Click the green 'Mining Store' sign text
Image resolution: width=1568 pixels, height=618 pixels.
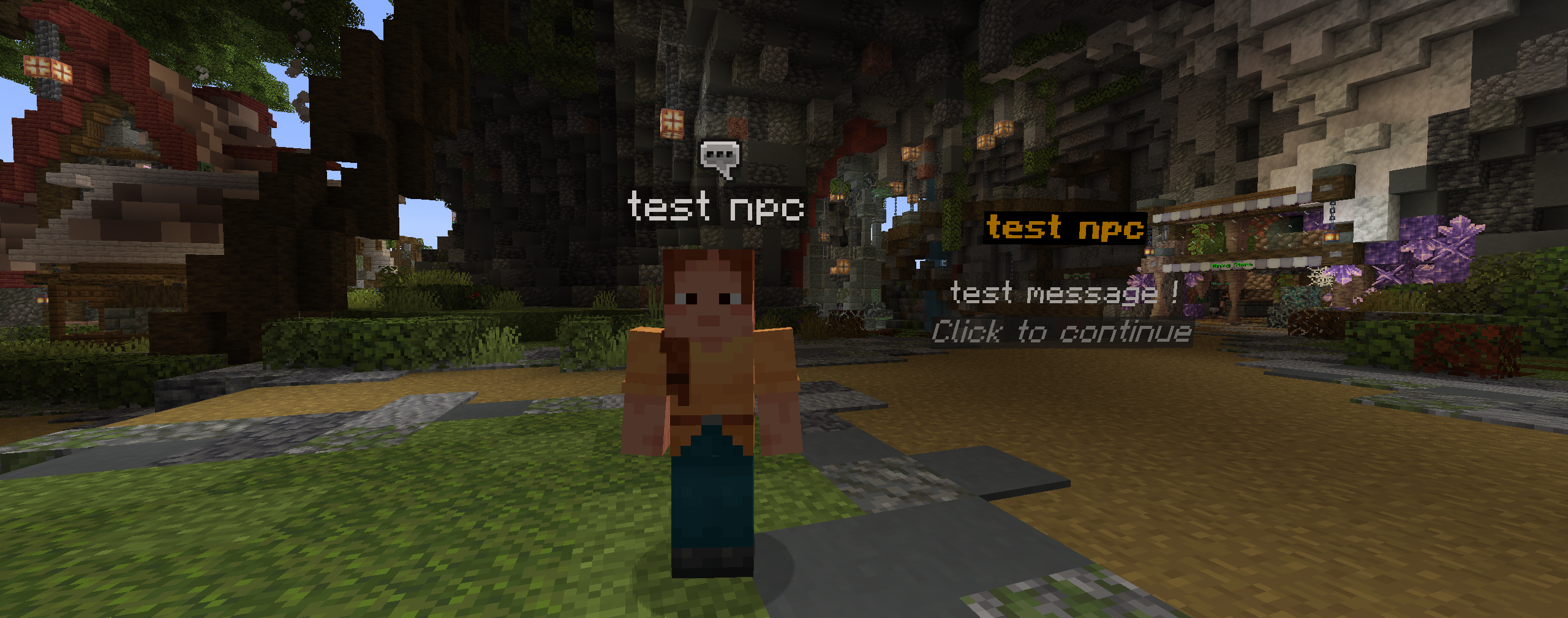[1232, 265]
